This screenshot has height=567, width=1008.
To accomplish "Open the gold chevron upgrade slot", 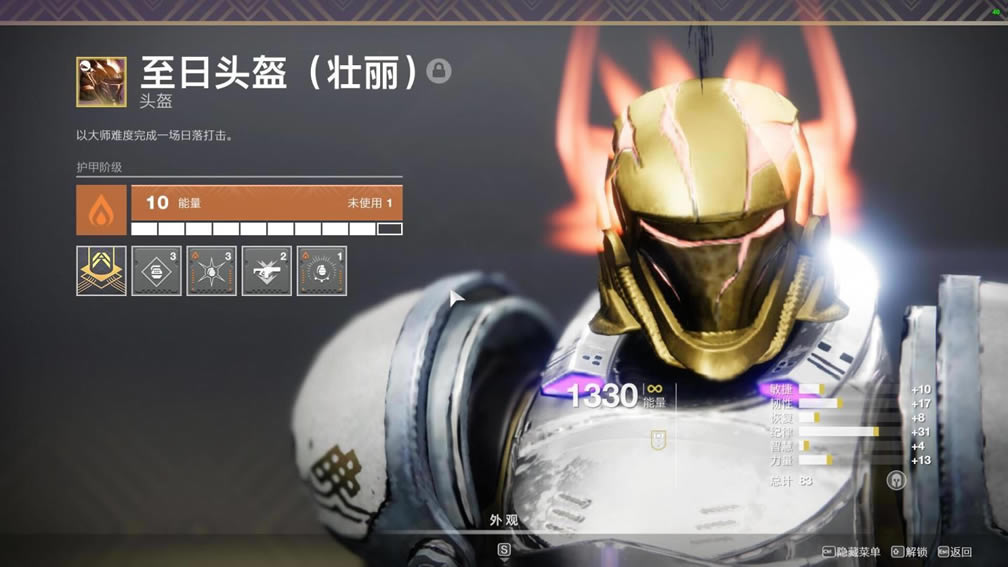I will 101,271.
